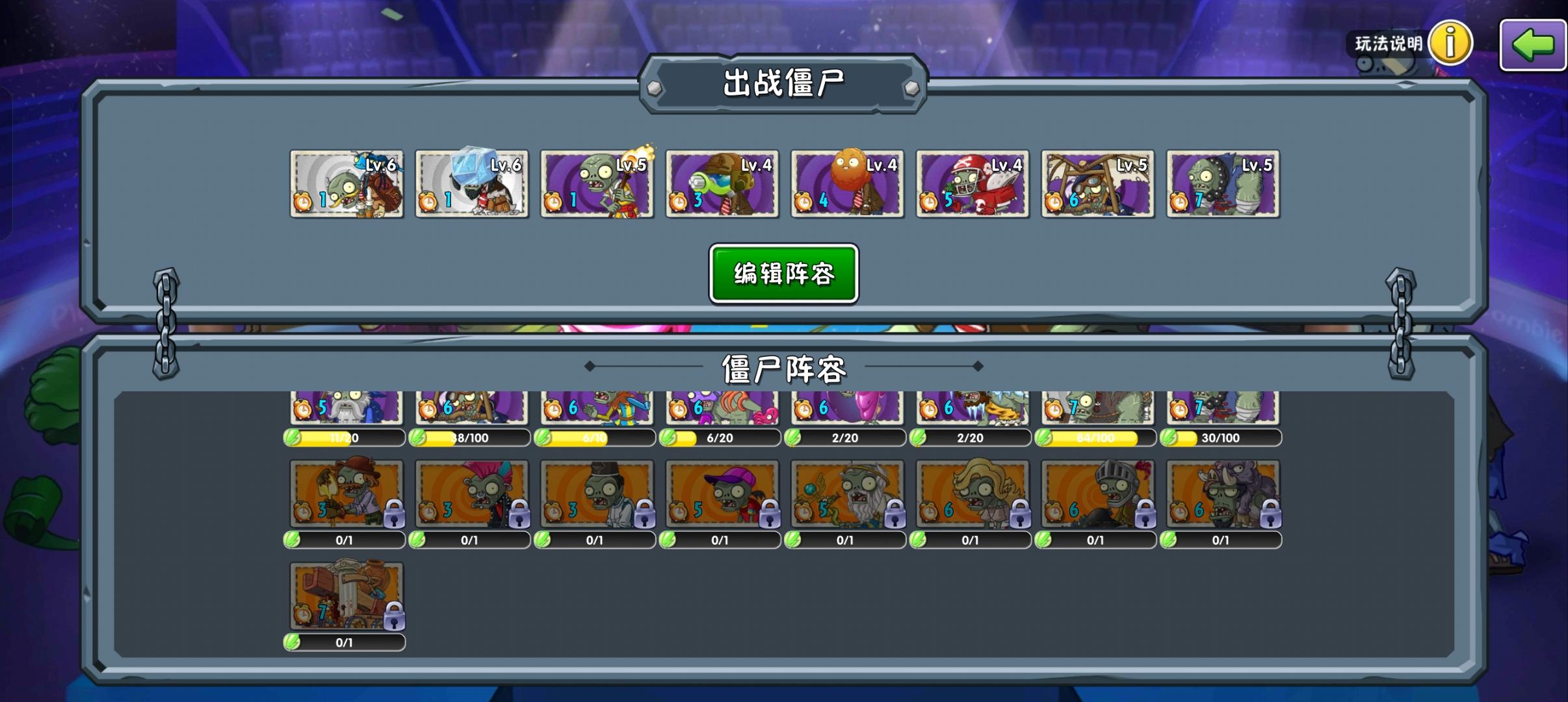Tap the info icon beside 玩法说明

pyautogui.click(x=1448, y=42)
